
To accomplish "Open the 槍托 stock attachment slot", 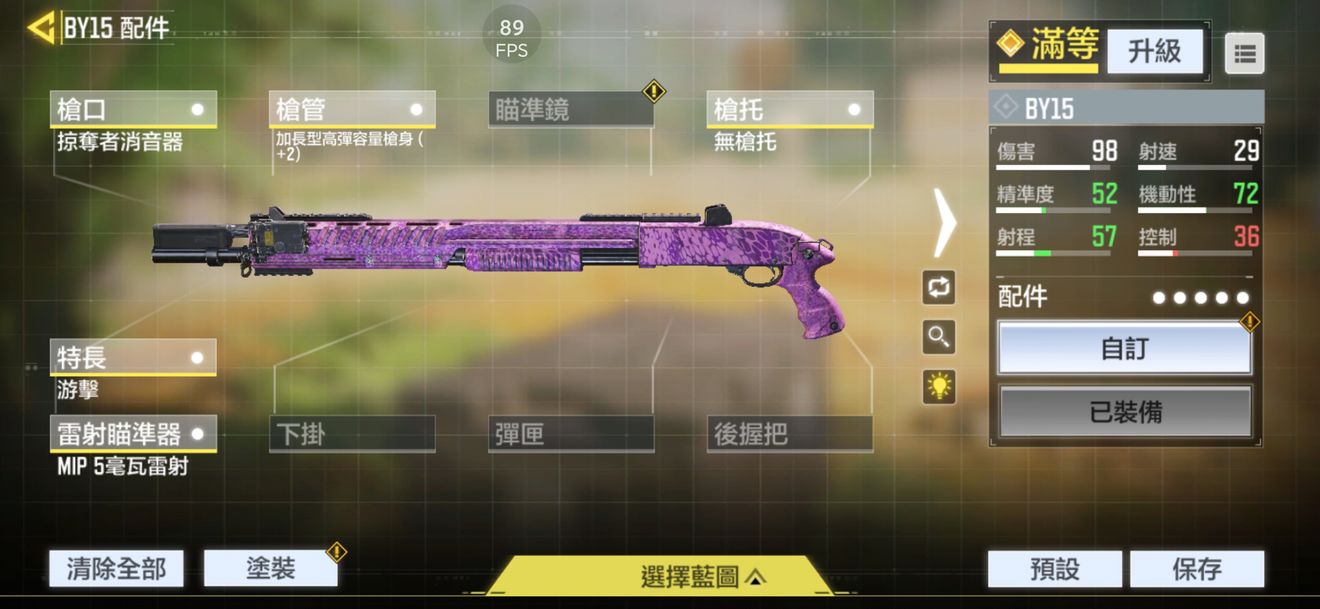I will click(789, 110).
